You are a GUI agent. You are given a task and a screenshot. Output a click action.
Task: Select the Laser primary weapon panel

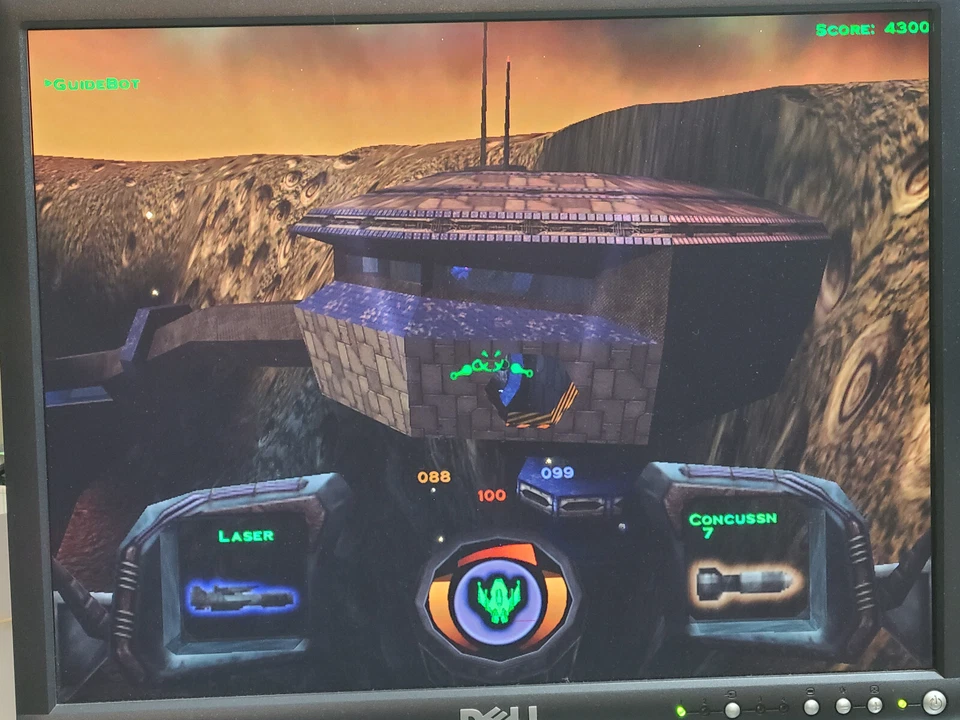click(243, 577)
